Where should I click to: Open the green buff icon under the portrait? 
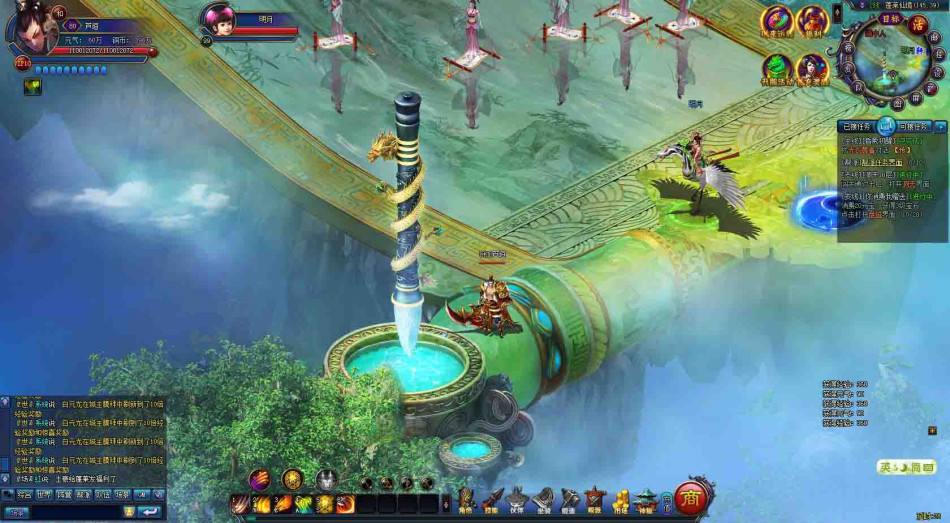[x=31, y=87]
